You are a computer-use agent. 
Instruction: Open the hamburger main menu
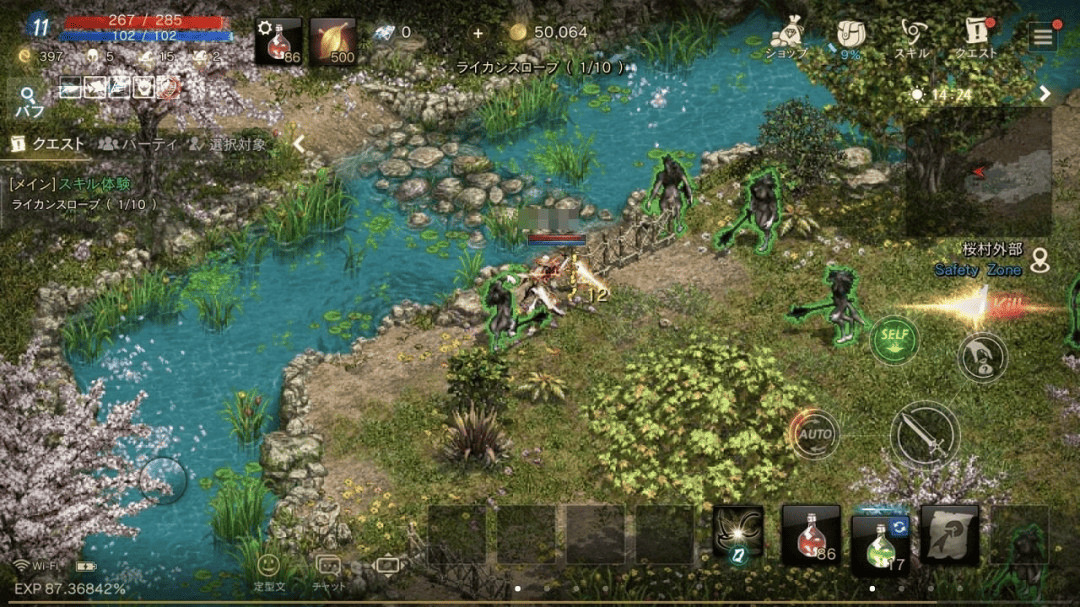coord(1043,37)
